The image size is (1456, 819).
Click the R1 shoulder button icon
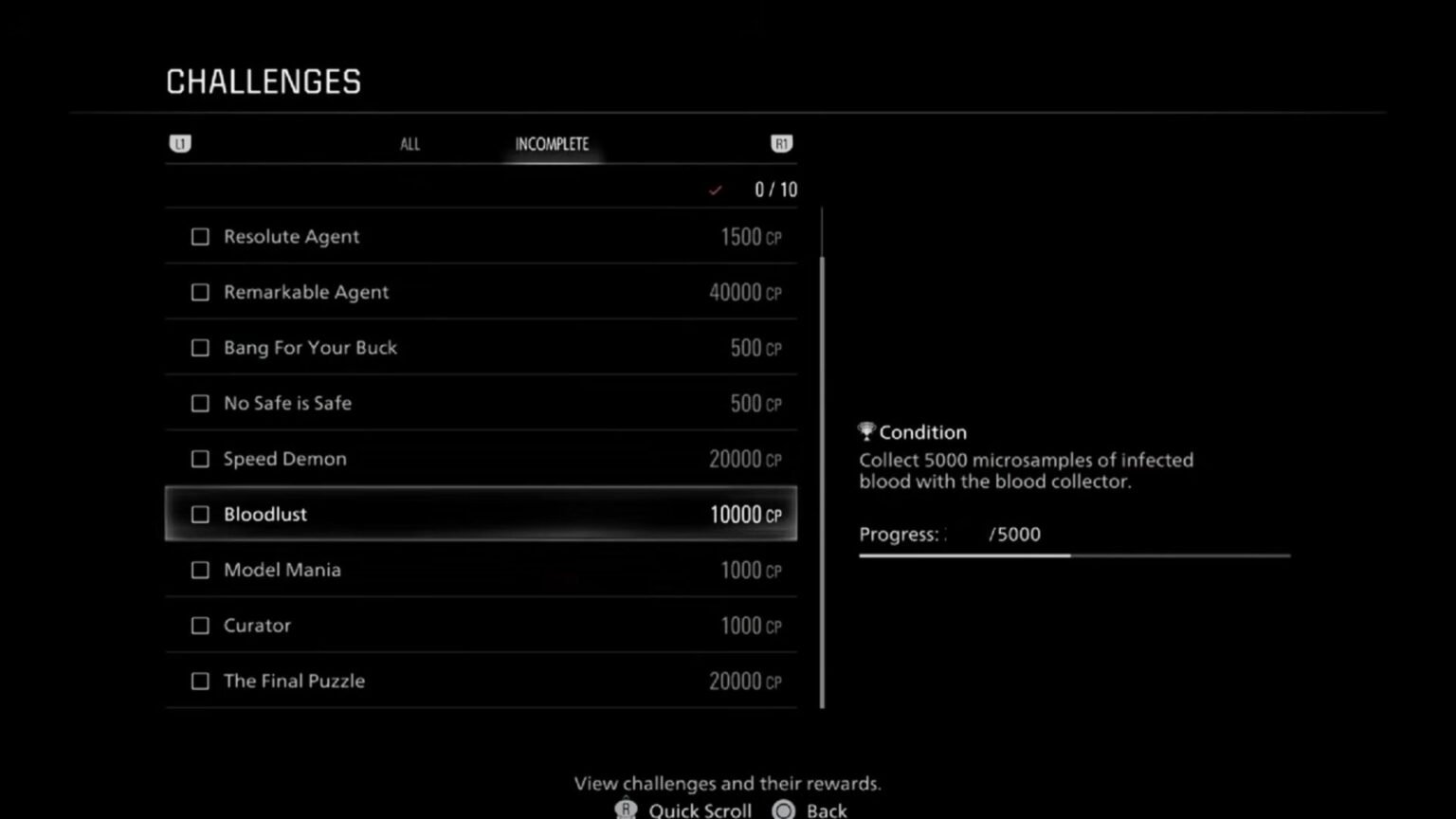tap(781, 143)
